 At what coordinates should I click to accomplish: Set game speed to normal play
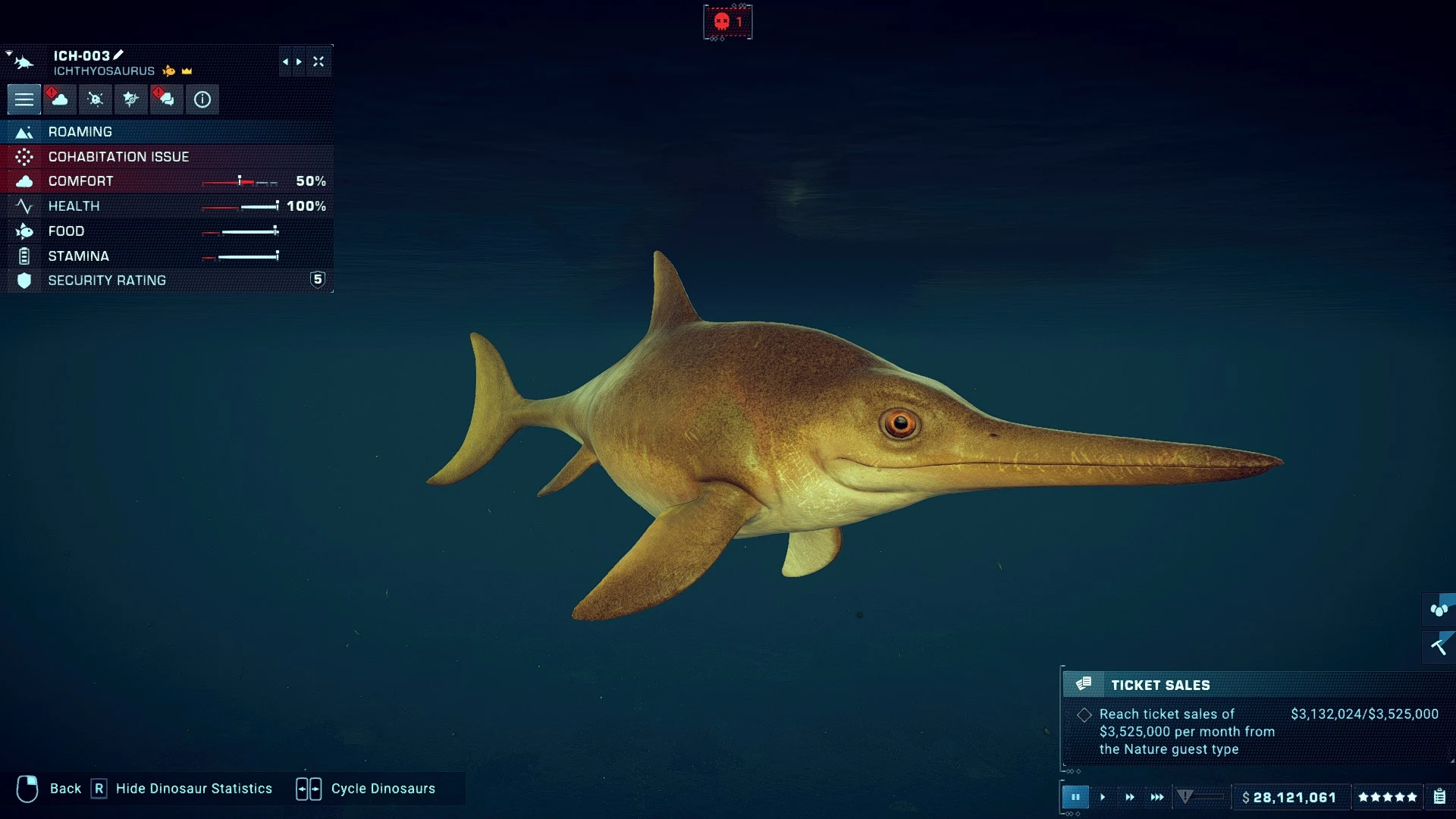coord(1103,797)
